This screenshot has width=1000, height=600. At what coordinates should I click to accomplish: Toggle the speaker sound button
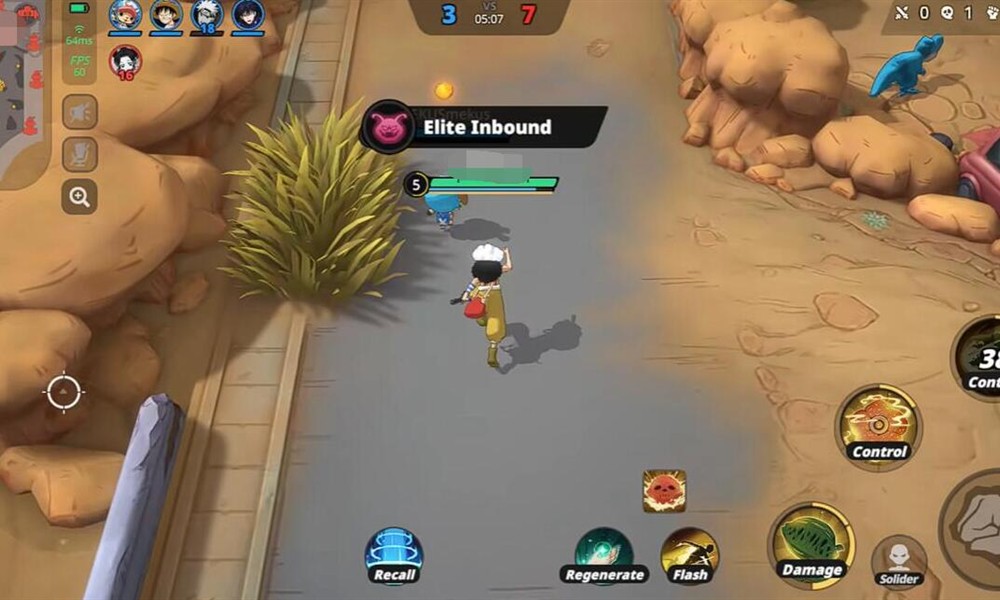(x=80, y=112)
